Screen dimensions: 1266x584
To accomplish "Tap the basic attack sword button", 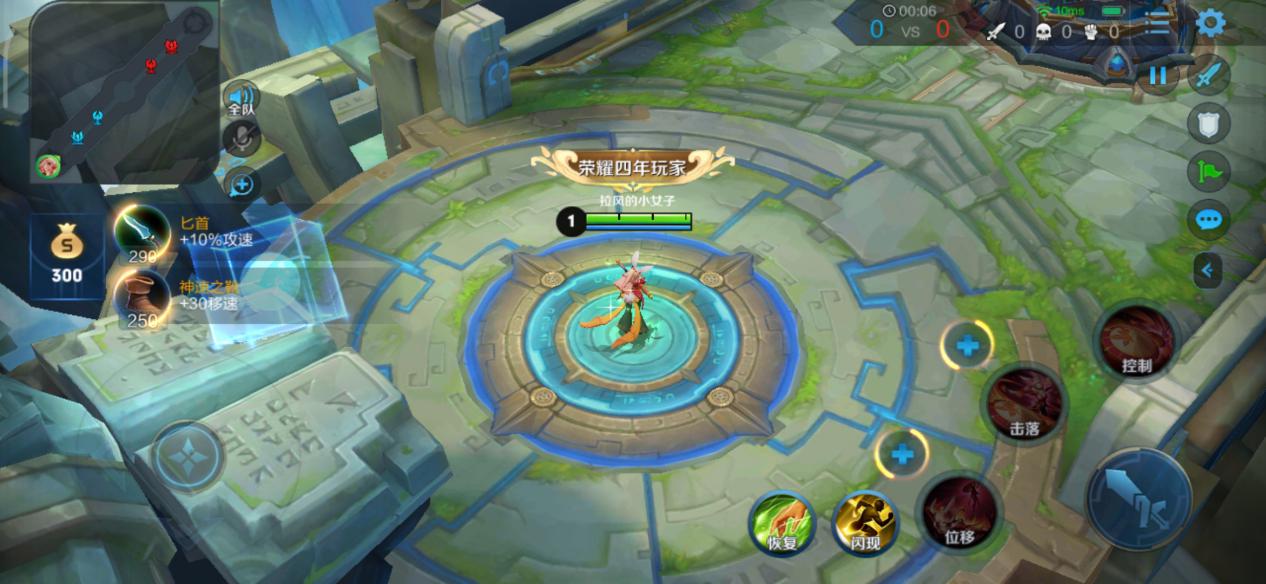I will point(1139,498).
